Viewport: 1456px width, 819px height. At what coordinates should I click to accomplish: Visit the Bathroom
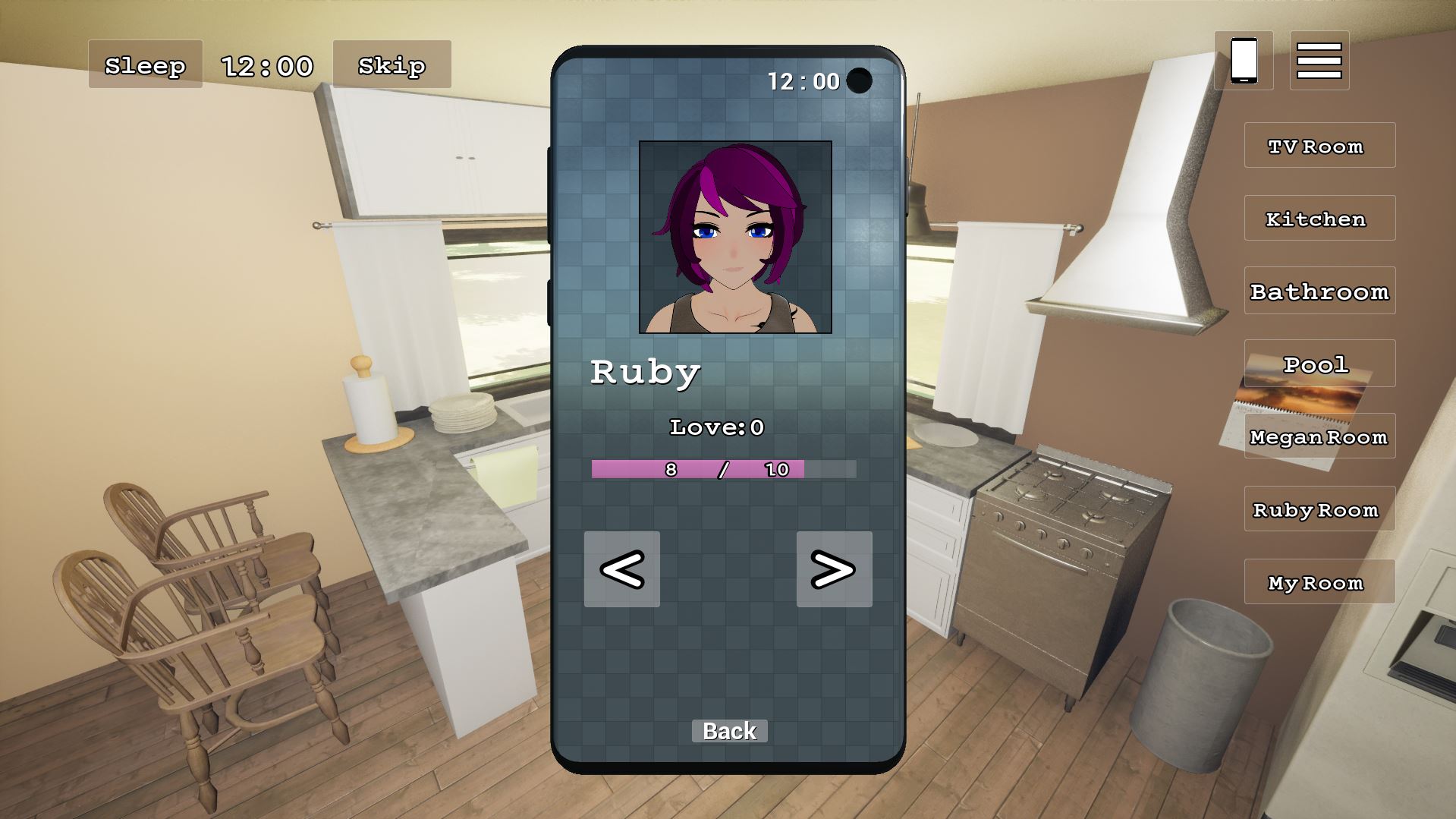tap(1319, 291)
